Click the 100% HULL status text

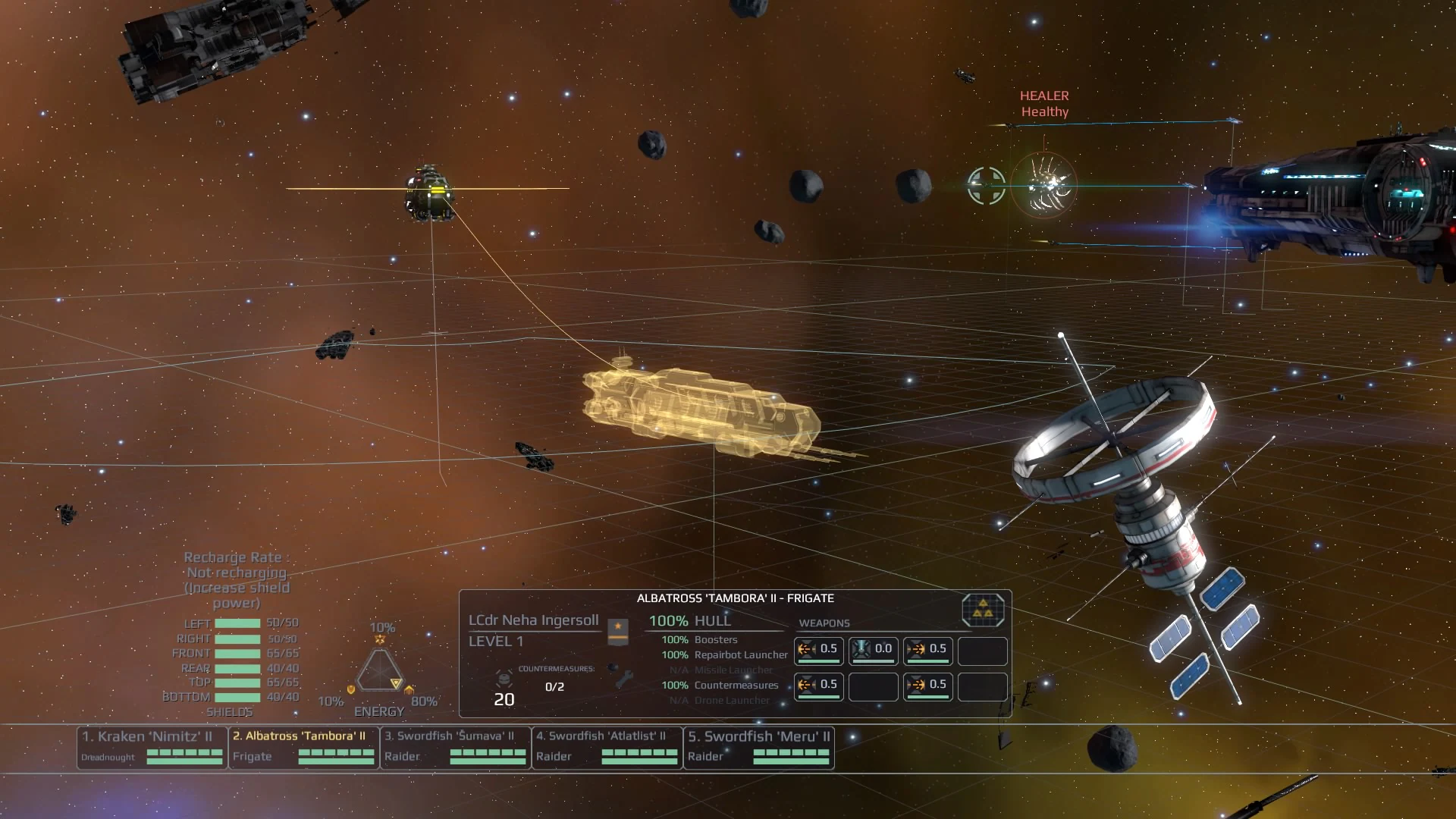click(690, 620)
